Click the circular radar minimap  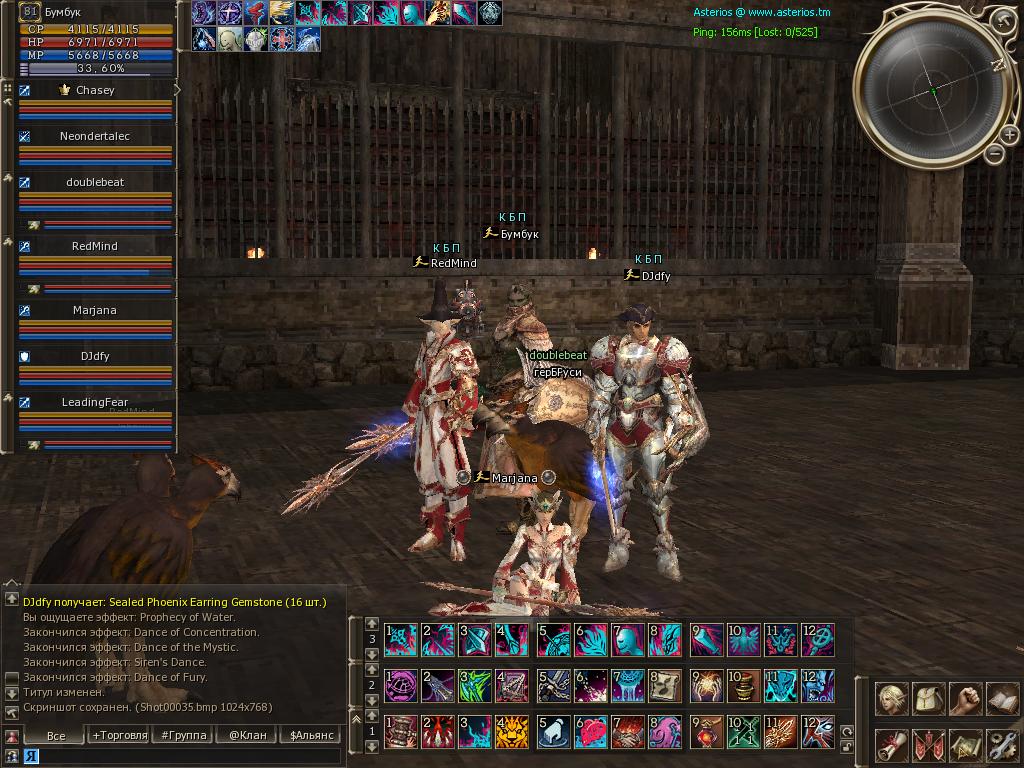click(932, 91)
